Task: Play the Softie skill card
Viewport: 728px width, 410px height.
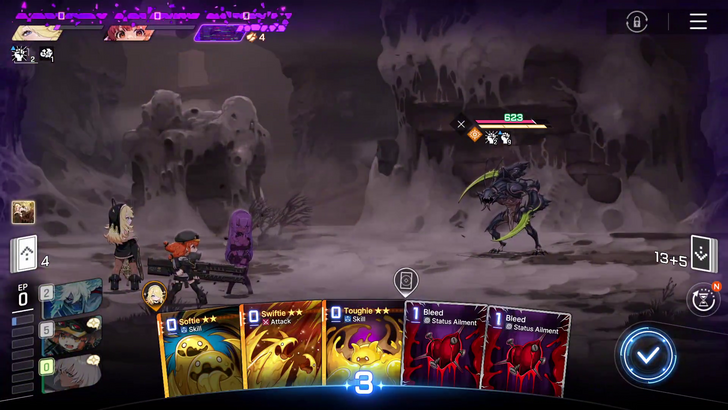Action: (199, 350)
